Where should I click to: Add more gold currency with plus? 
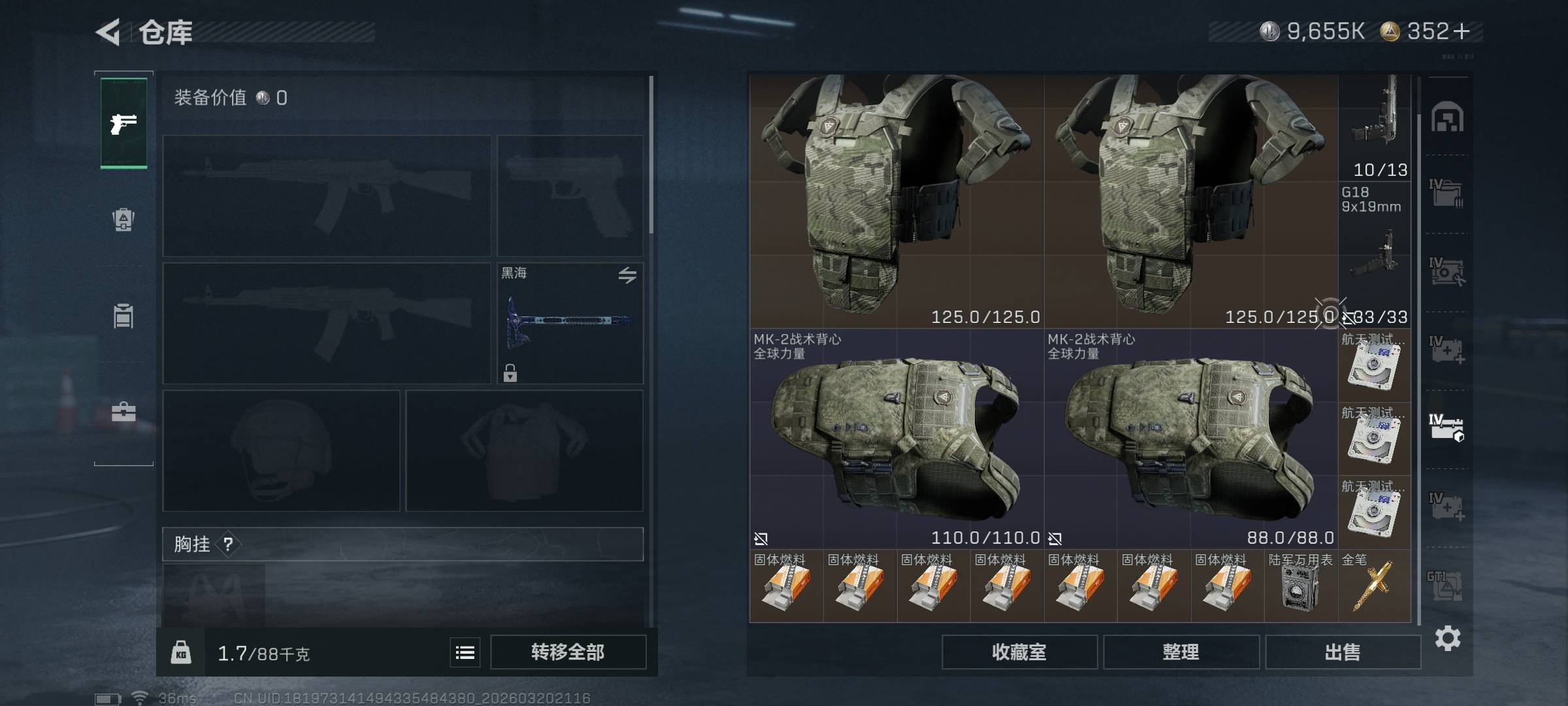pos(1463,31)
